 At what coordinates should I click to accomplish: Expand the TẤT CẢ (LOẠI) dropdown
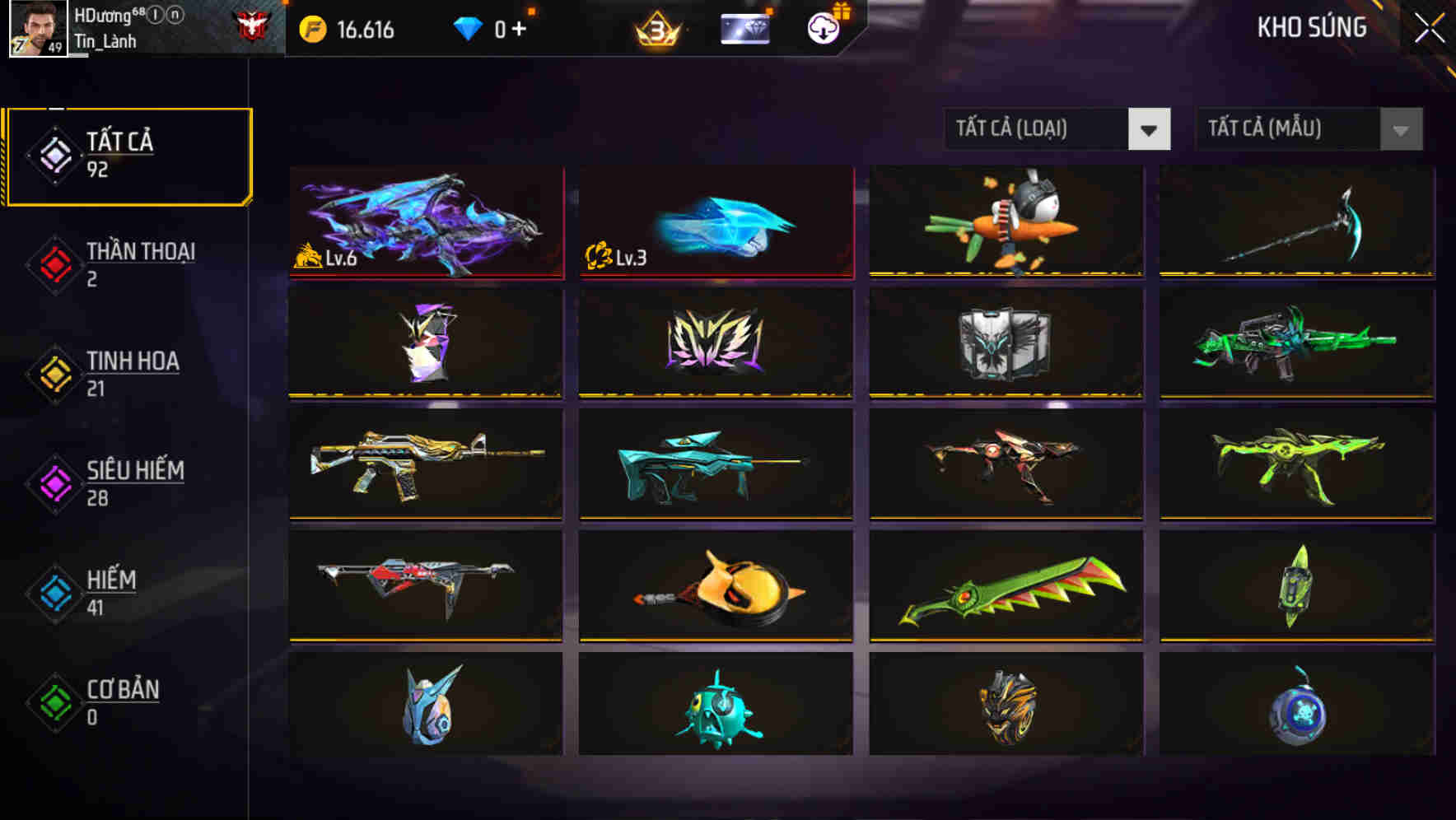click(1057, 129)
